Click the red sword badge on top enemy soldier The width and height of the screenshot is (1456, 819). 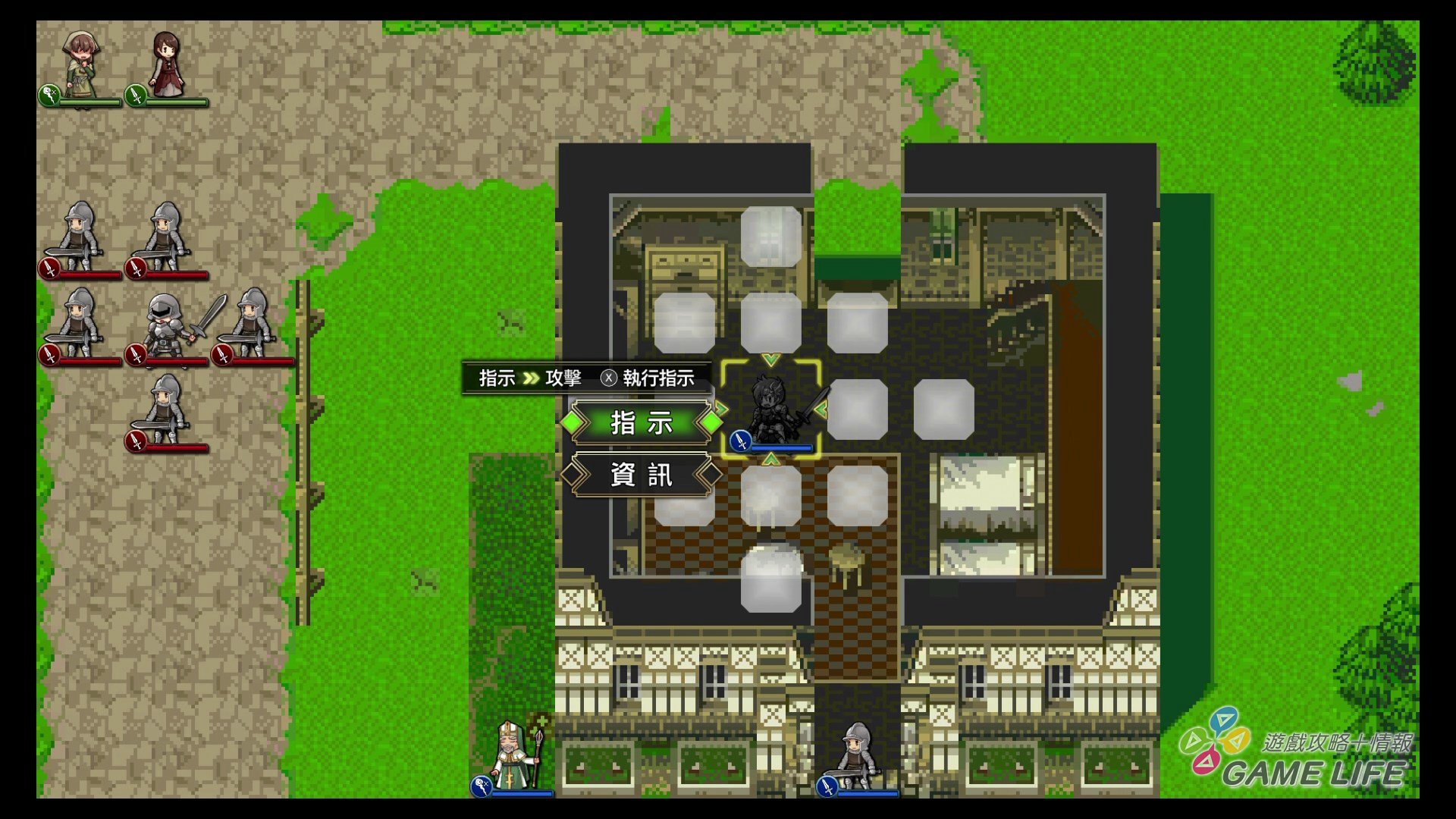[x=47, y=267]
